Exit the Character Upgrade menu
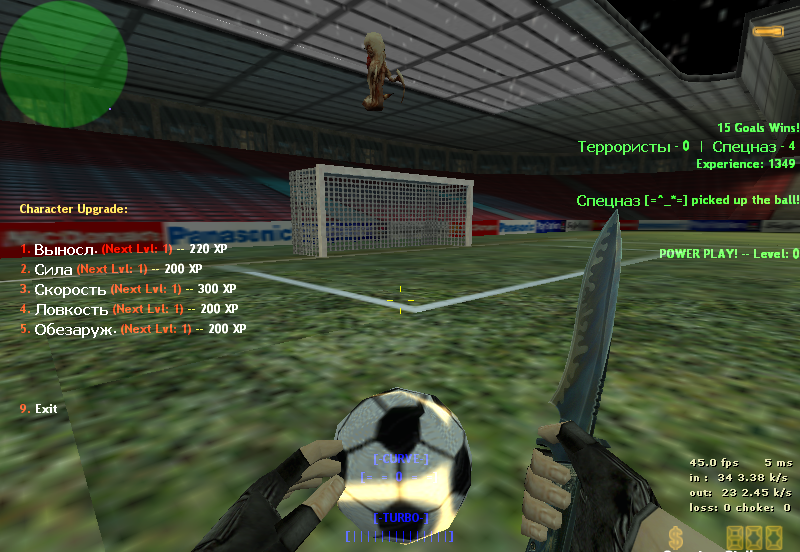This screenshot has width=800, height=552. coord(45,409)
